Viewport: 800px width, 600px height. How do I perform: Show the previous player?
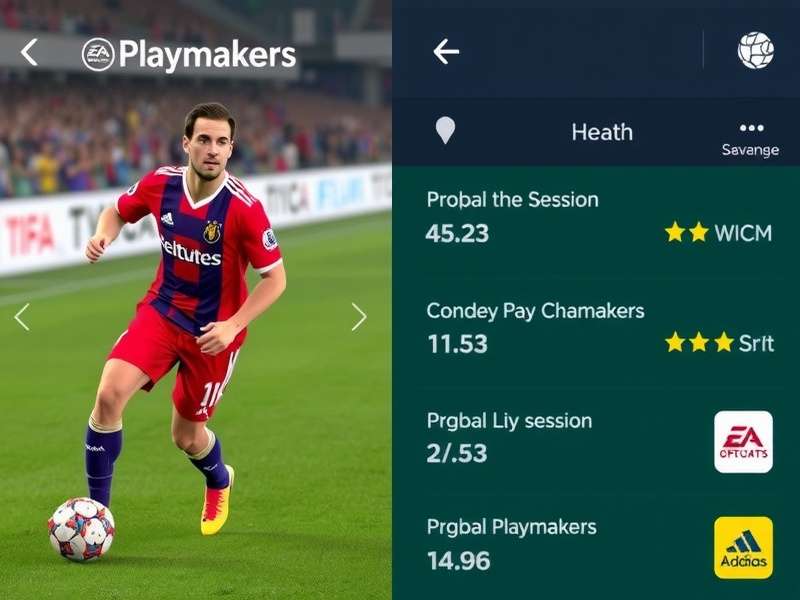(22, 317)
